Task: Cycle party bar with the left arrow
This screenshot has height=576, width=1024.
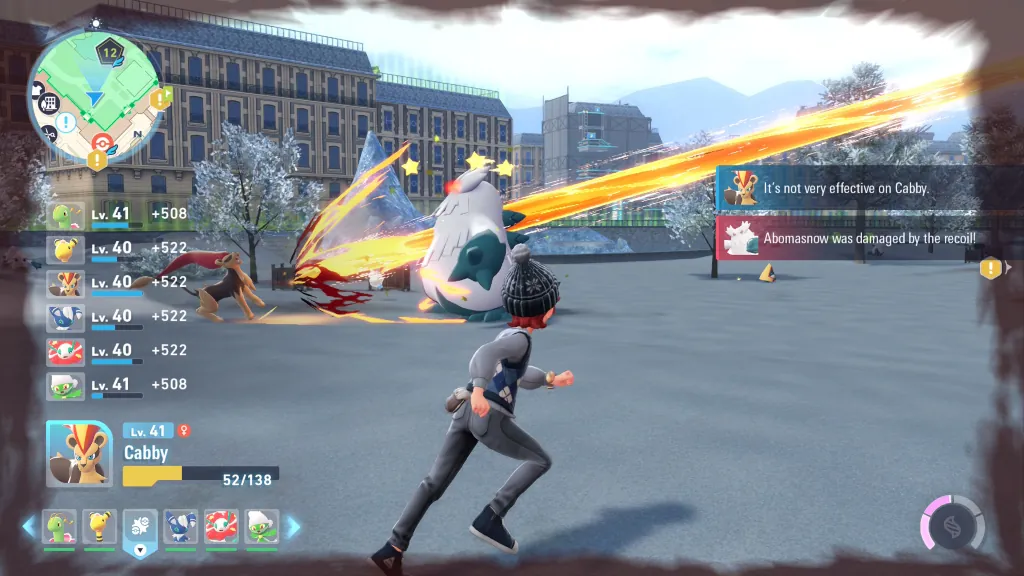Action: tap(29, 526)
